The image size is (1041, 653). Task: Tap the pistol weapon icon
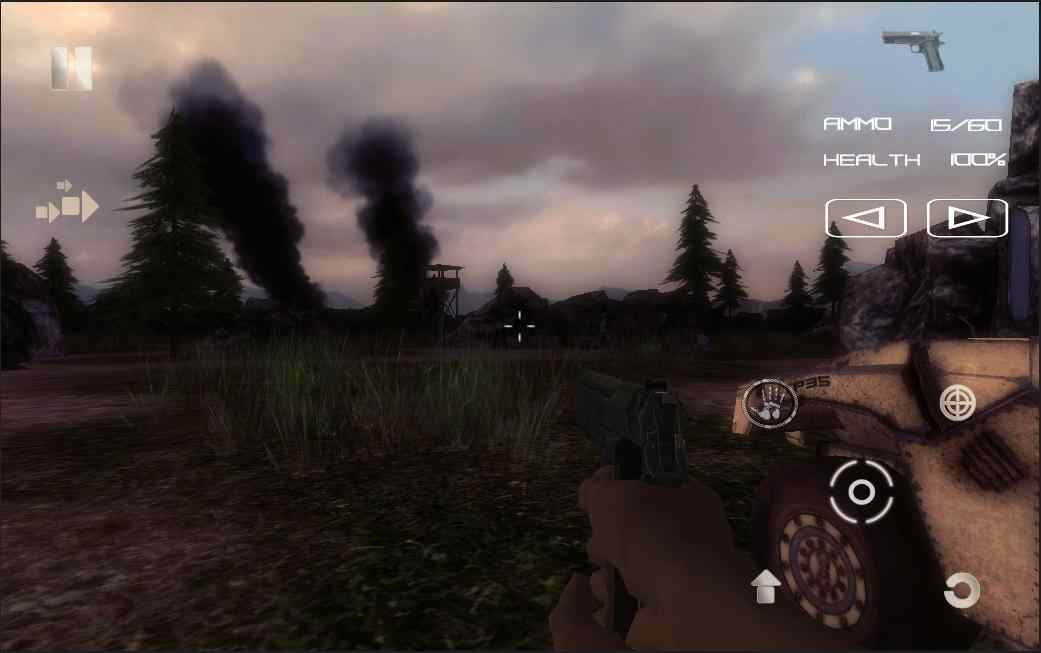click(914, 49)
